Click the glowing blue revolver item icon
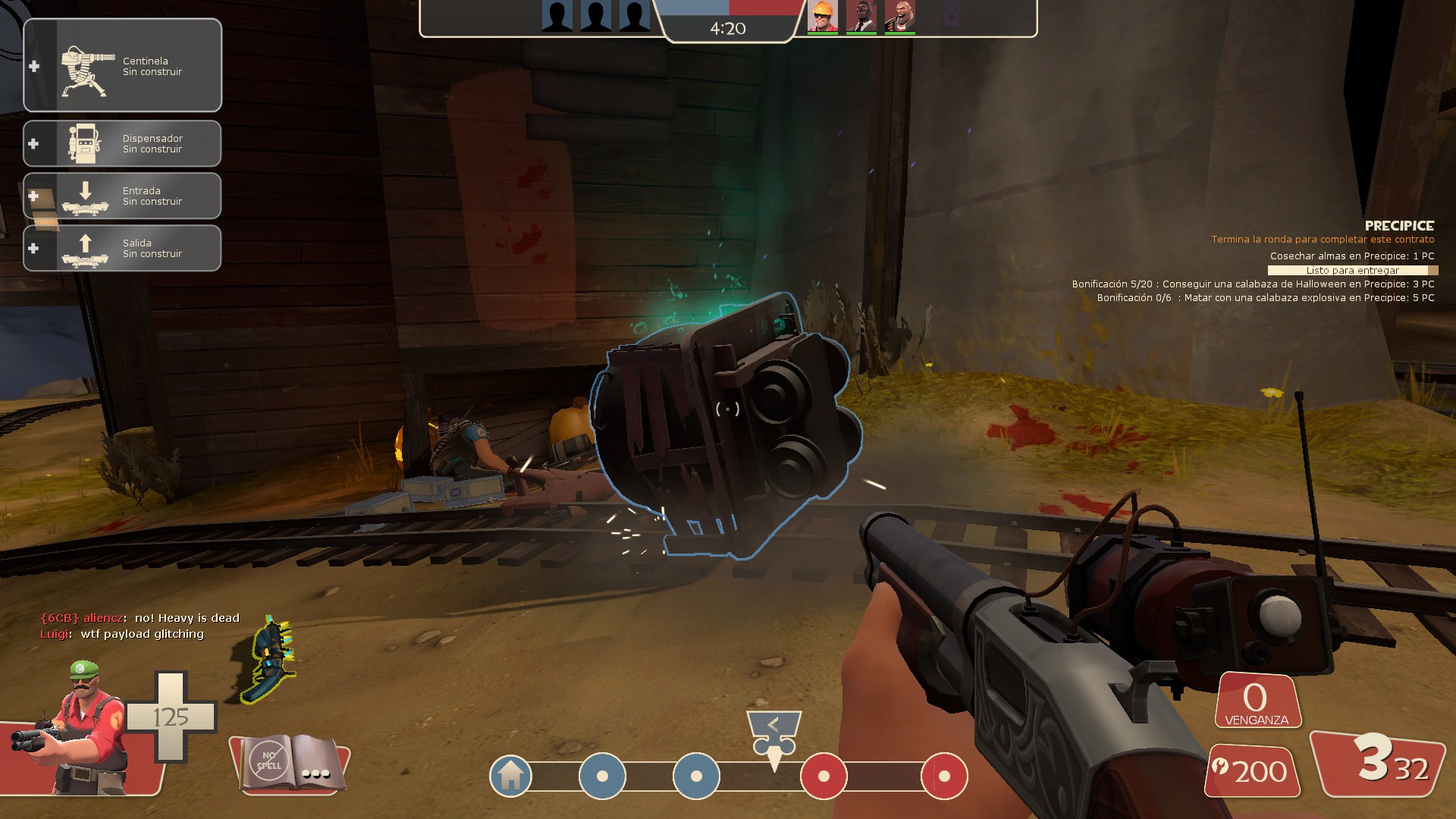This screenshot has width=1456, height=819. tap(270, 658)
